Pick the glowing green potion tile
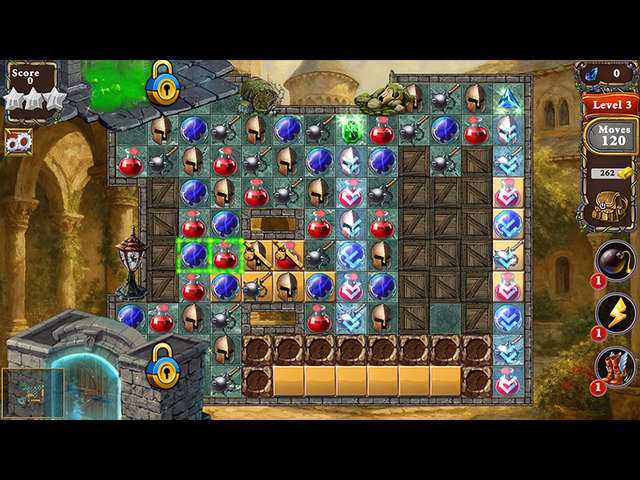Image resolution: width=640 pixels, height=480 pixels. tap(351, 130)
